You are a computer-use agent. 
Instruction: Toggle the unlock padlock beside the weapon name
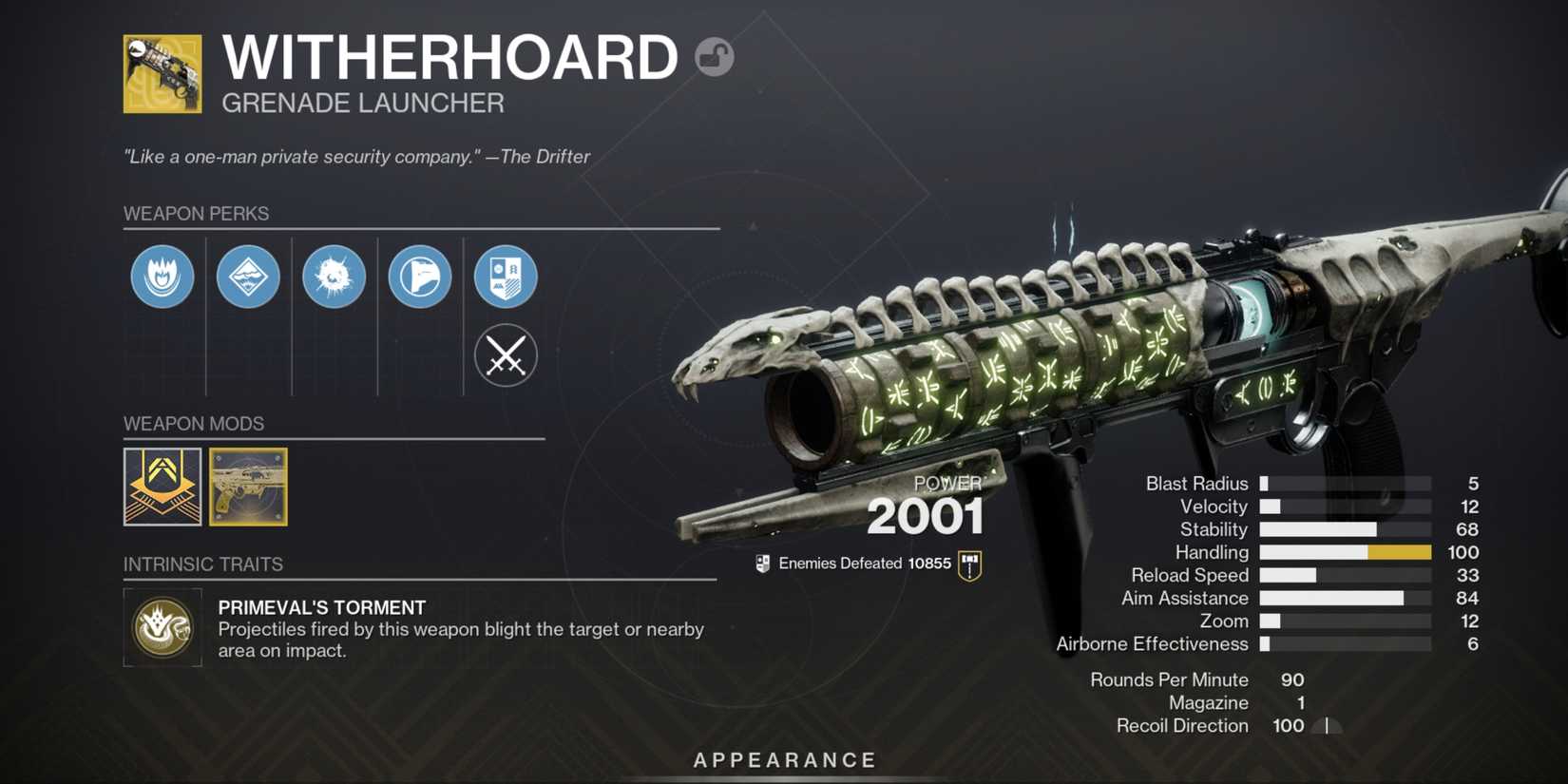coord(712,57)
